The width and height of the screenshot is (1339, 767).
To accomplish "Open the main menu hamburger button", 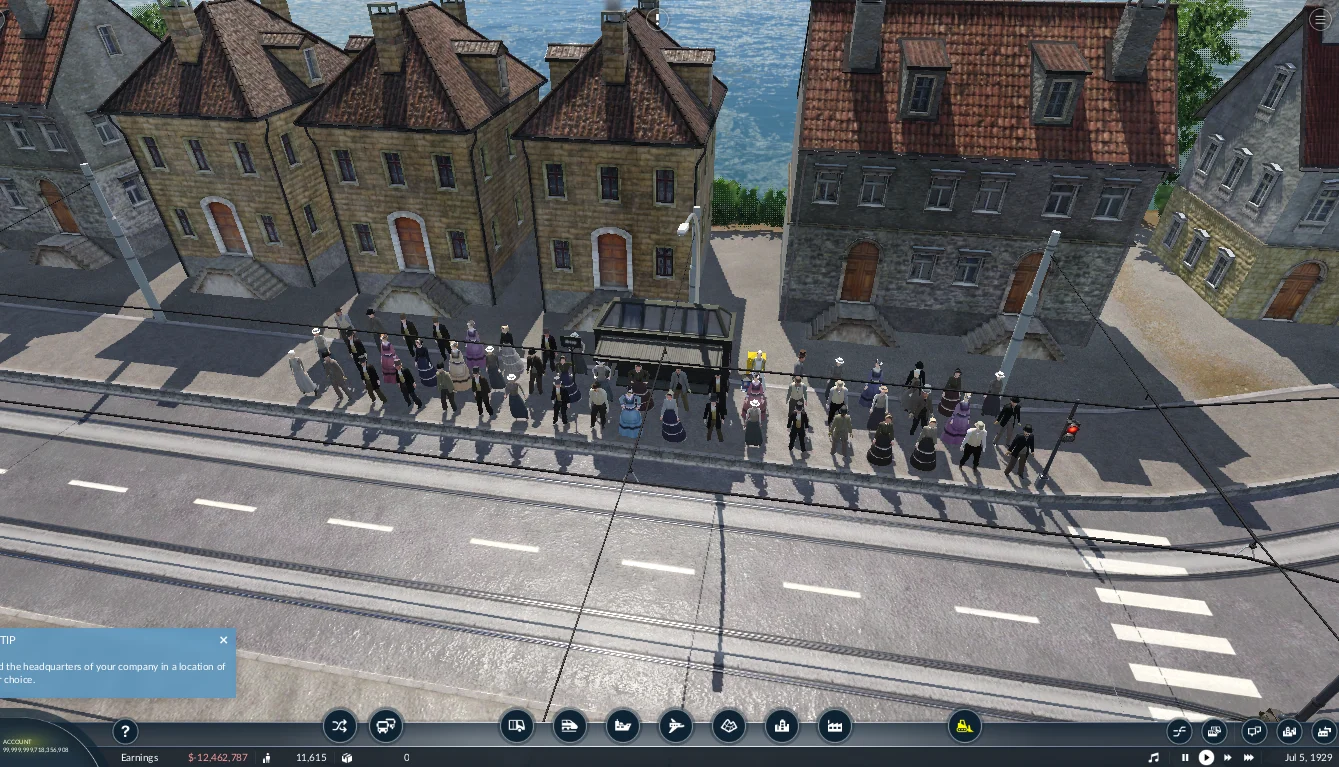I will click(x=1321, y=19).
